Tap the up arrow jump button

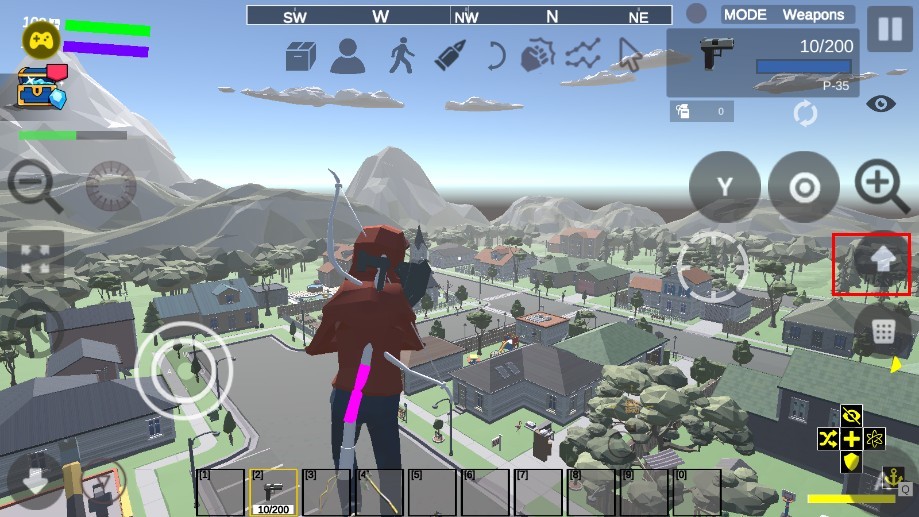pos(882,260)
